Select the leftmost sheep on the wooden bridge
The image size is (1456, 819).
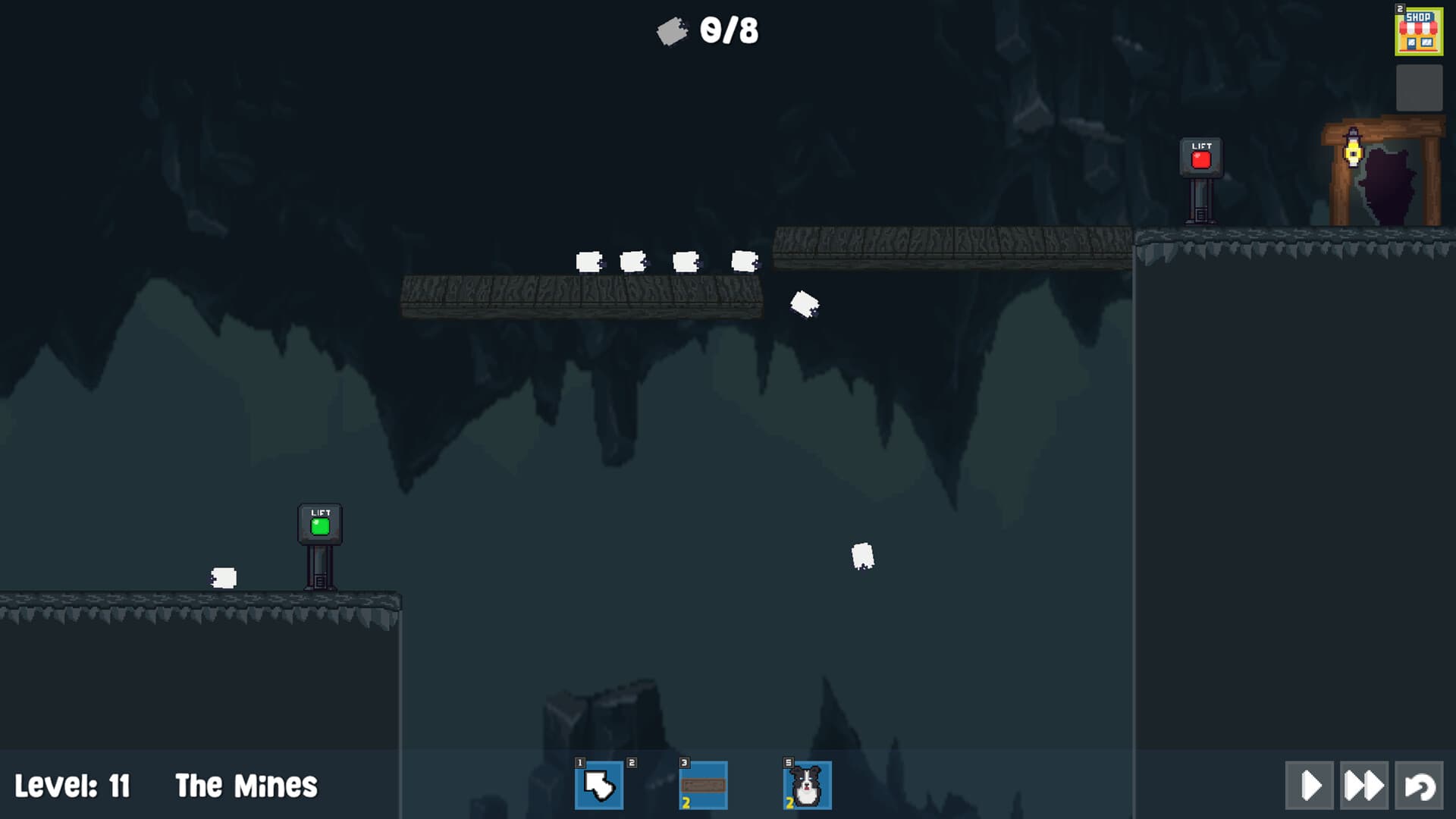[591, 262]
